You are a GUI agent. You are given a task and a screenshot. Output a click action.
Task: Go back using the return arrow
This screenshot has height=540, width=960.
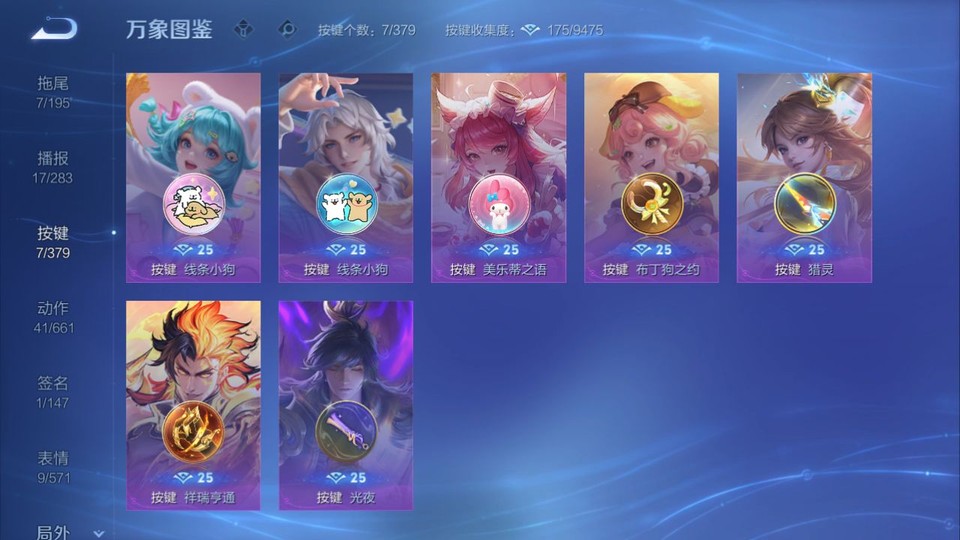point(54,29)
